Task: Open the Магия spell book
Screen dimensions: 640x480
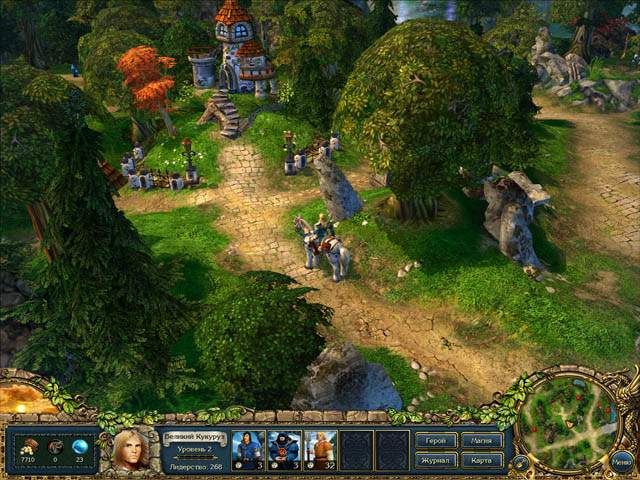Action: (481, 440)
